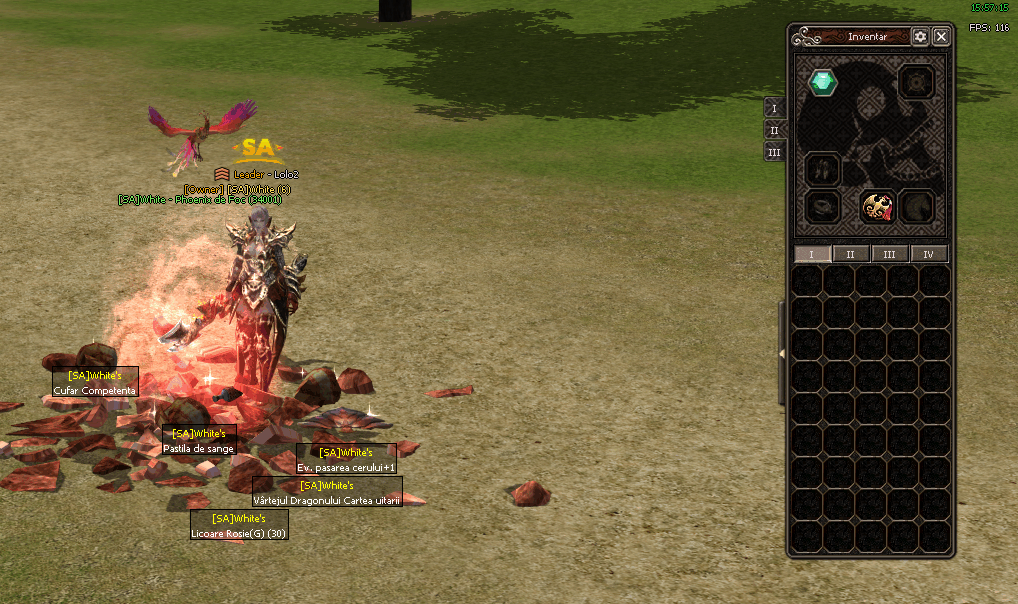Open inventory bag page III

pos(890,255)
